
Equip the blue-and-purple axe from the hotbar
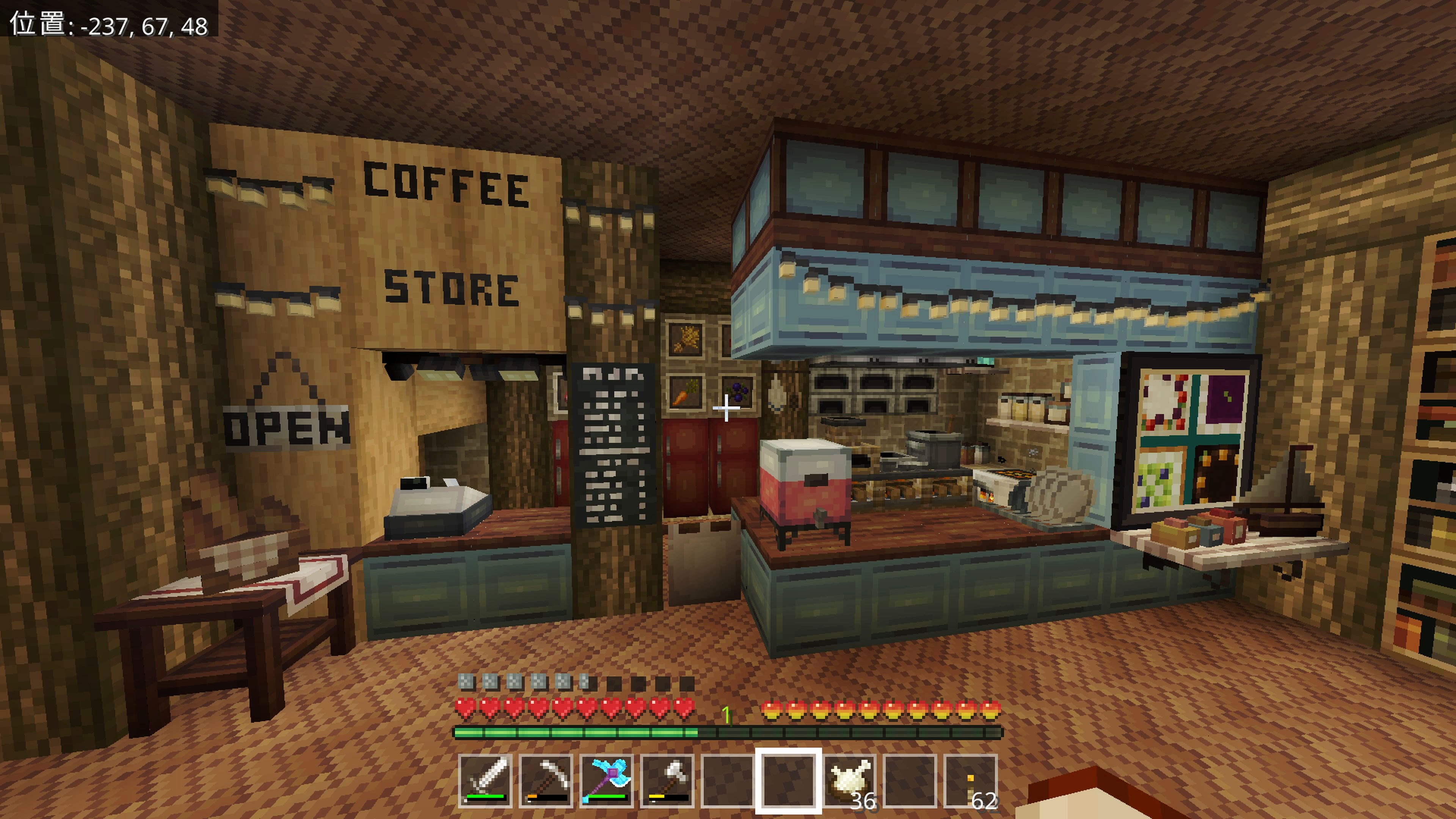[607, 781]
